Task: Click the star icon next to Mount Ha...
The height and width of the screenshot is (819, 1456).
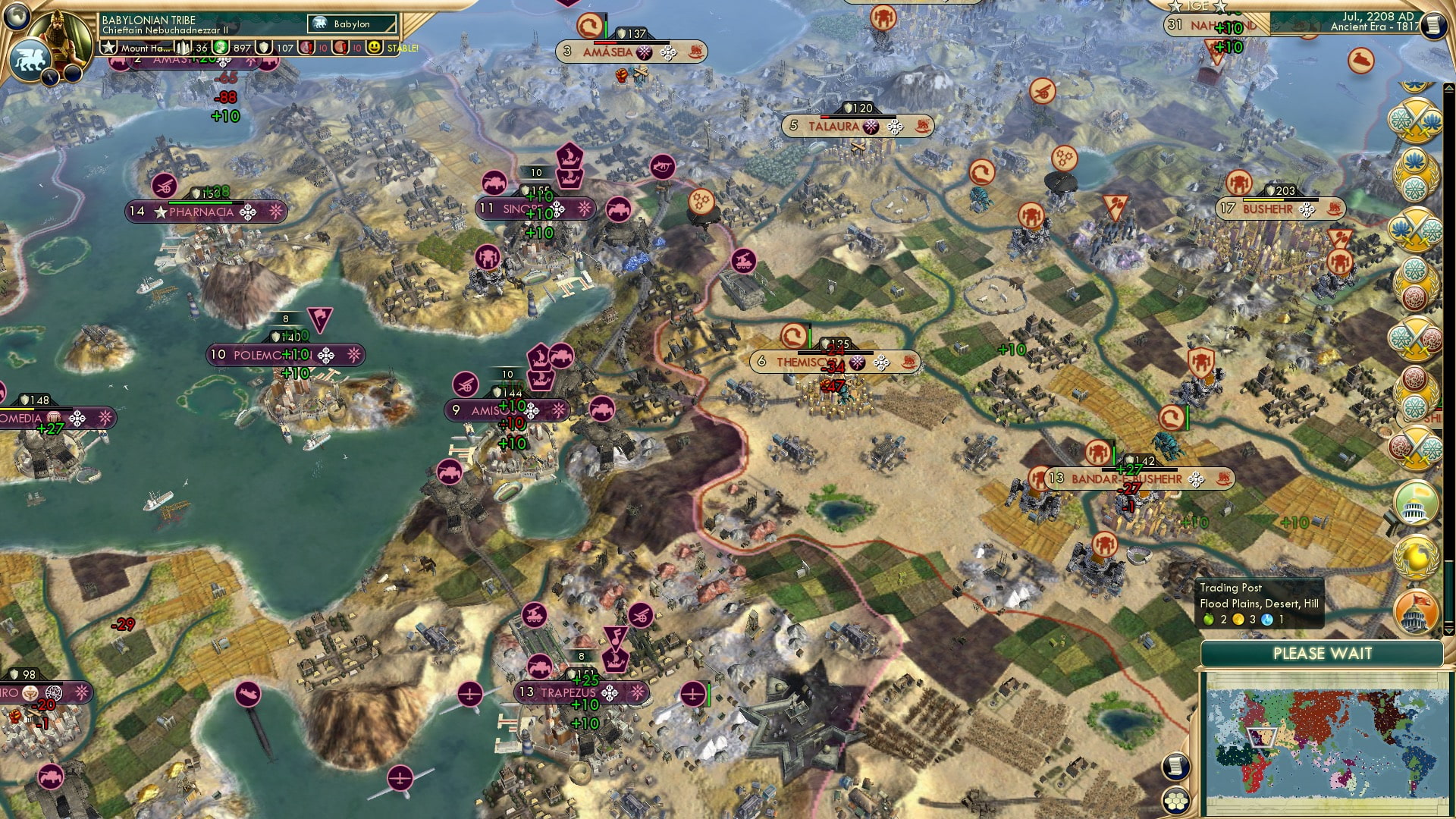Action: click(109, 48)
